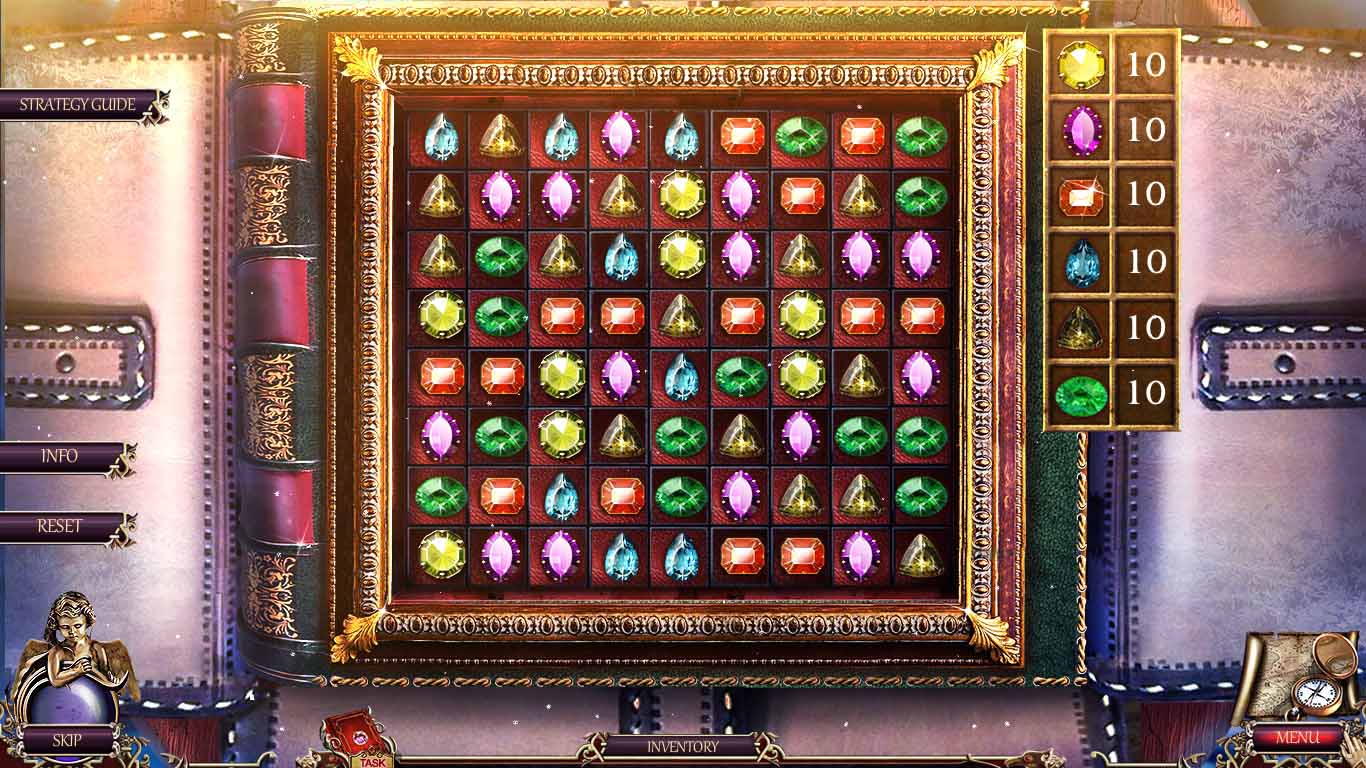Viewport: 1366px width, 768px height.
Task: Click the Info button
Action: pos(62,457)
